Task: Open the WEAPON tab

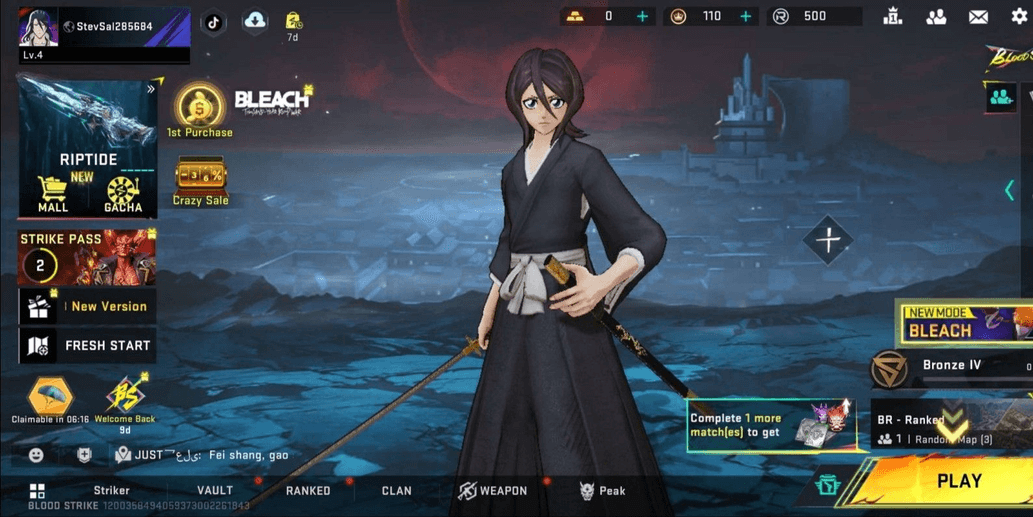Action: 493,491
